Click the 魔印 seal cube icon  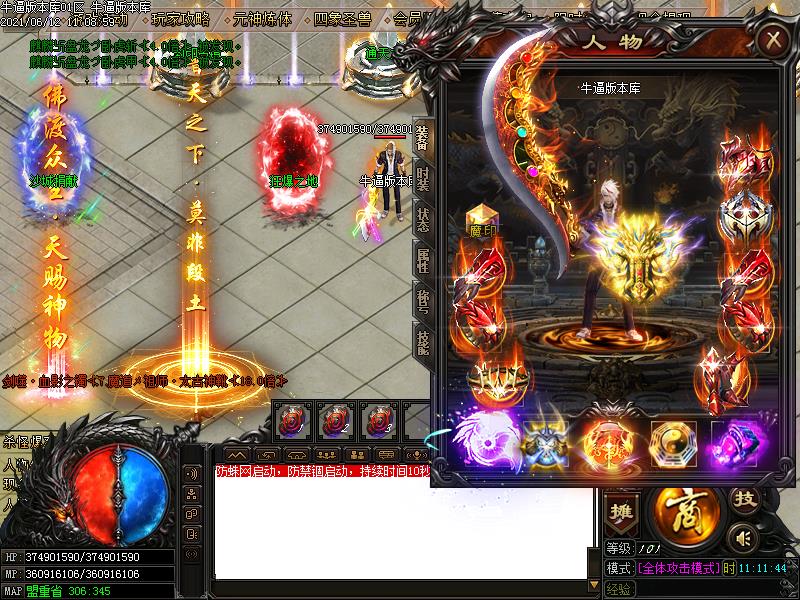tap(482, 220)
